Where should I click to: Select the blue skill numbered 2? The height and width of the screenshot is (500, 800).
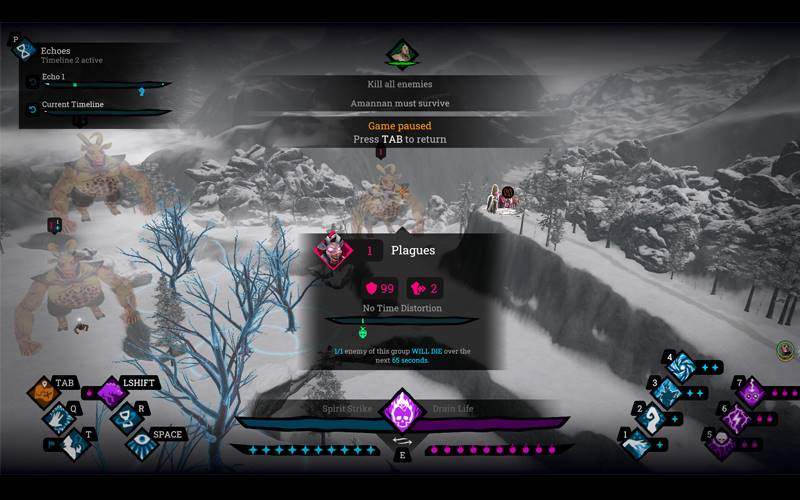tap(652, 417)
